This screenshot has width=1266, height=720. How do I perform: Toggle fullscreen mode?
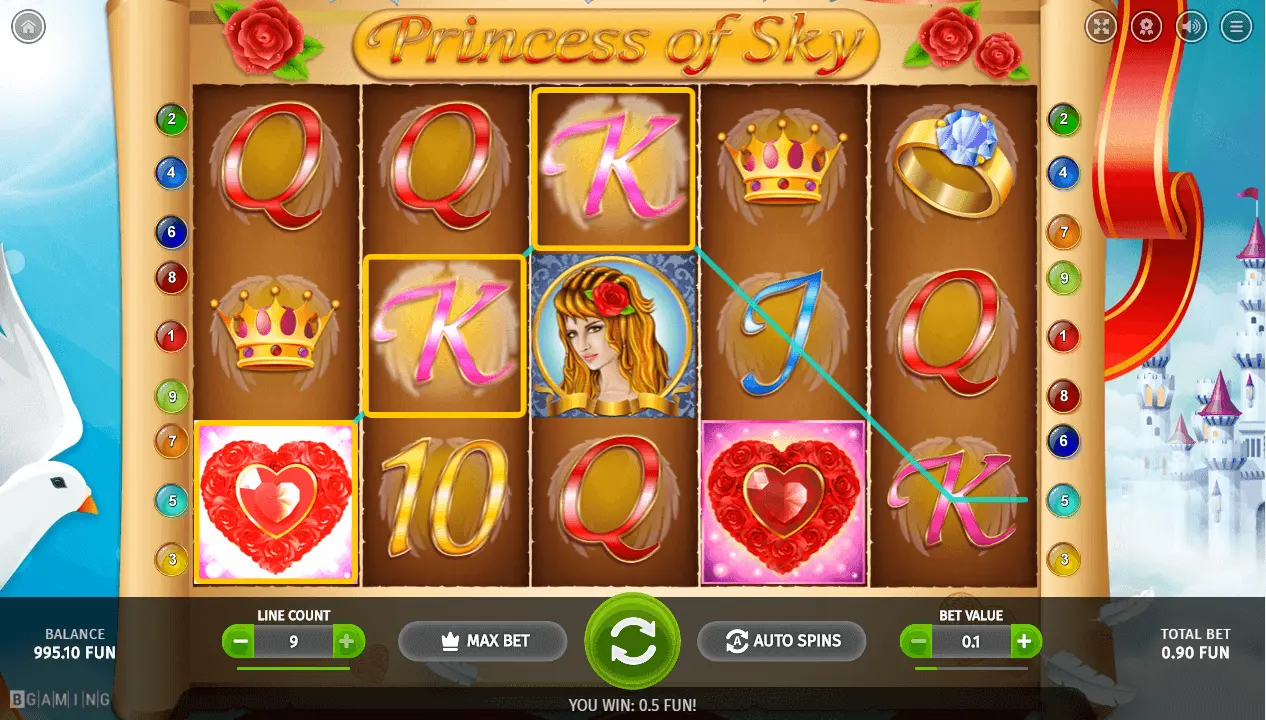(x=1101, y=27)
